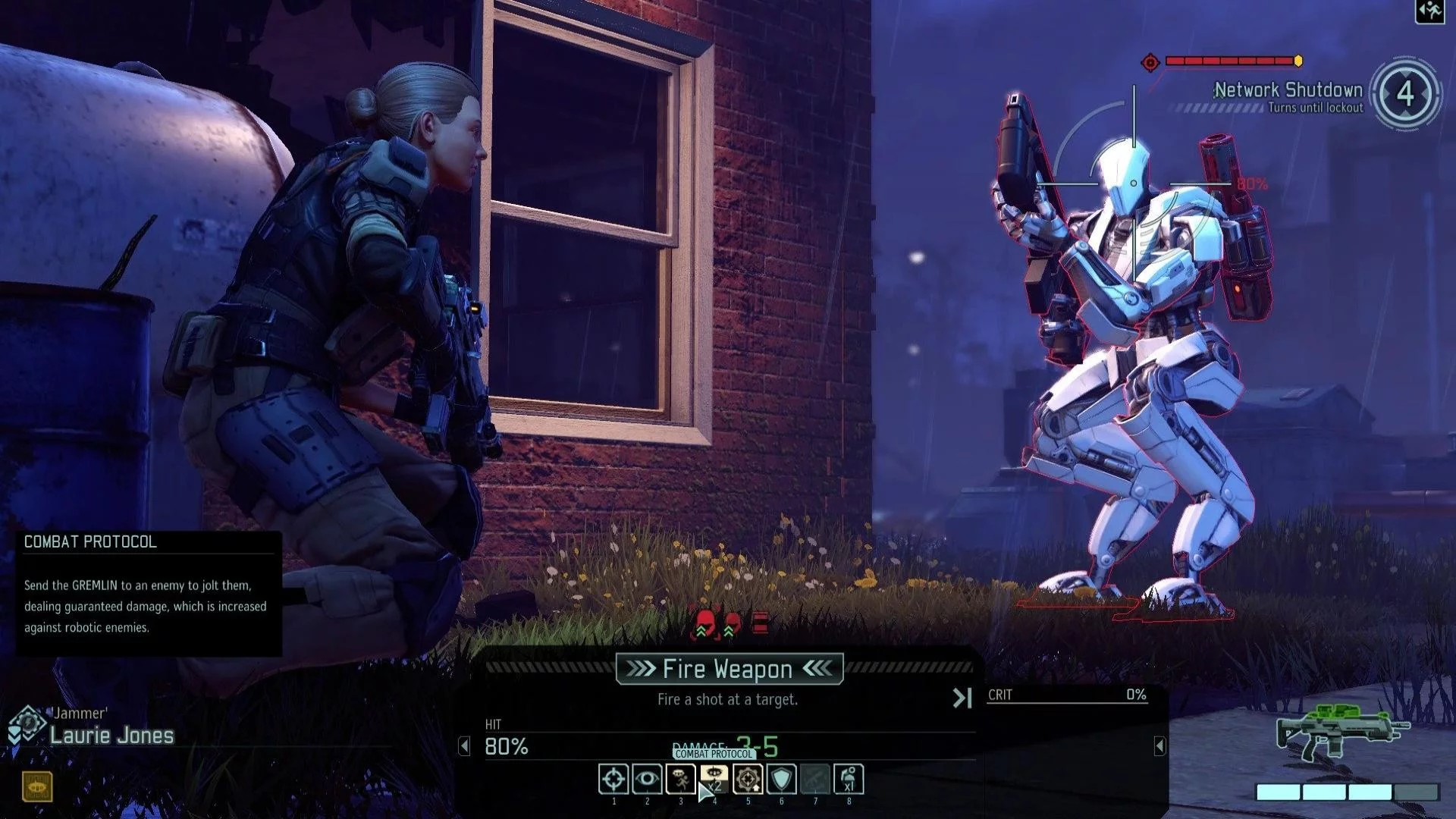This screenshot has height=819, width=1456.
Task: Activate the Overwatch eye ability
Action: click(x=647, y=779)
